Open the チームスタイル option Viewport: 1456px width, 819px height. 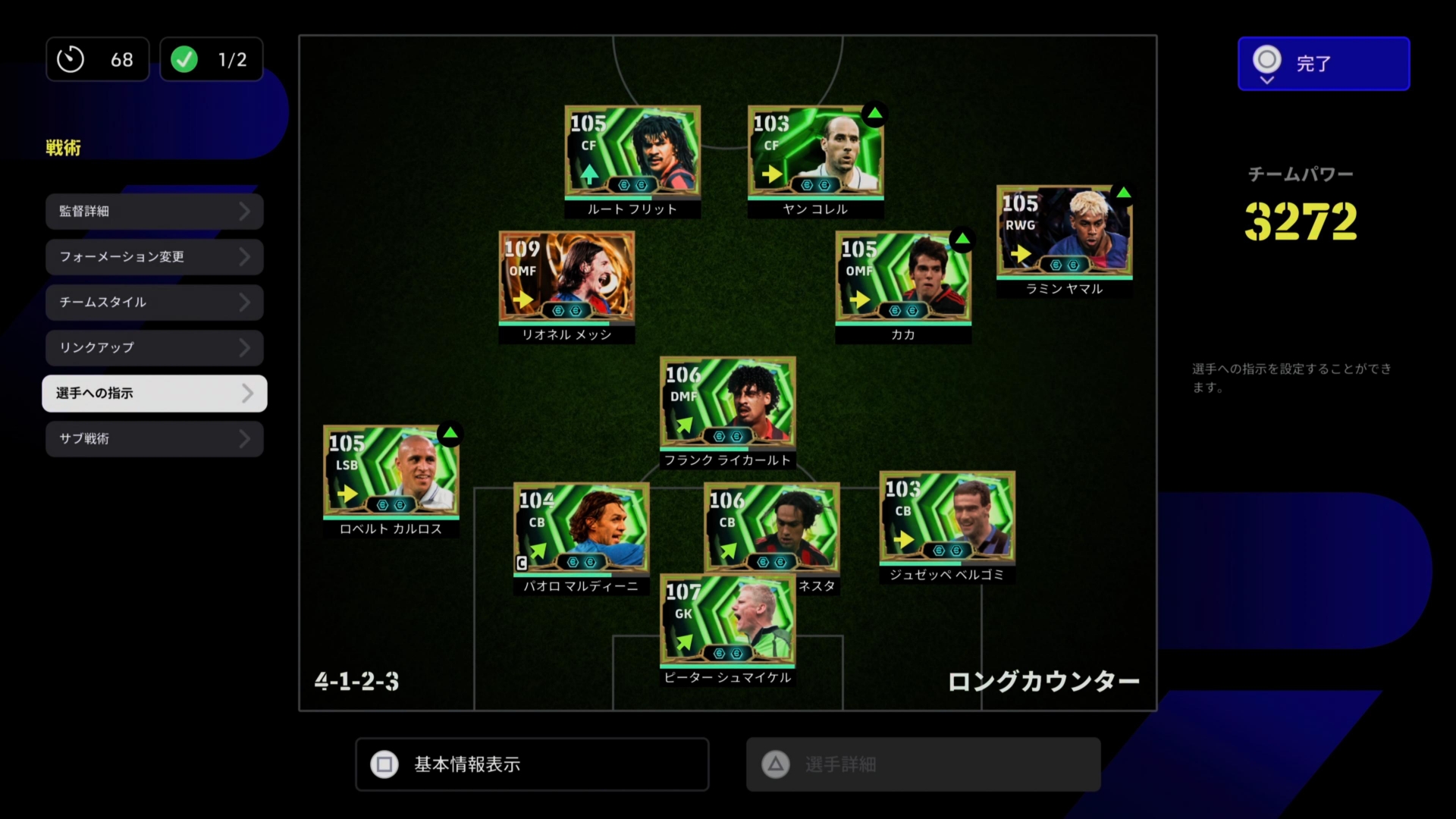pos(154,303)
